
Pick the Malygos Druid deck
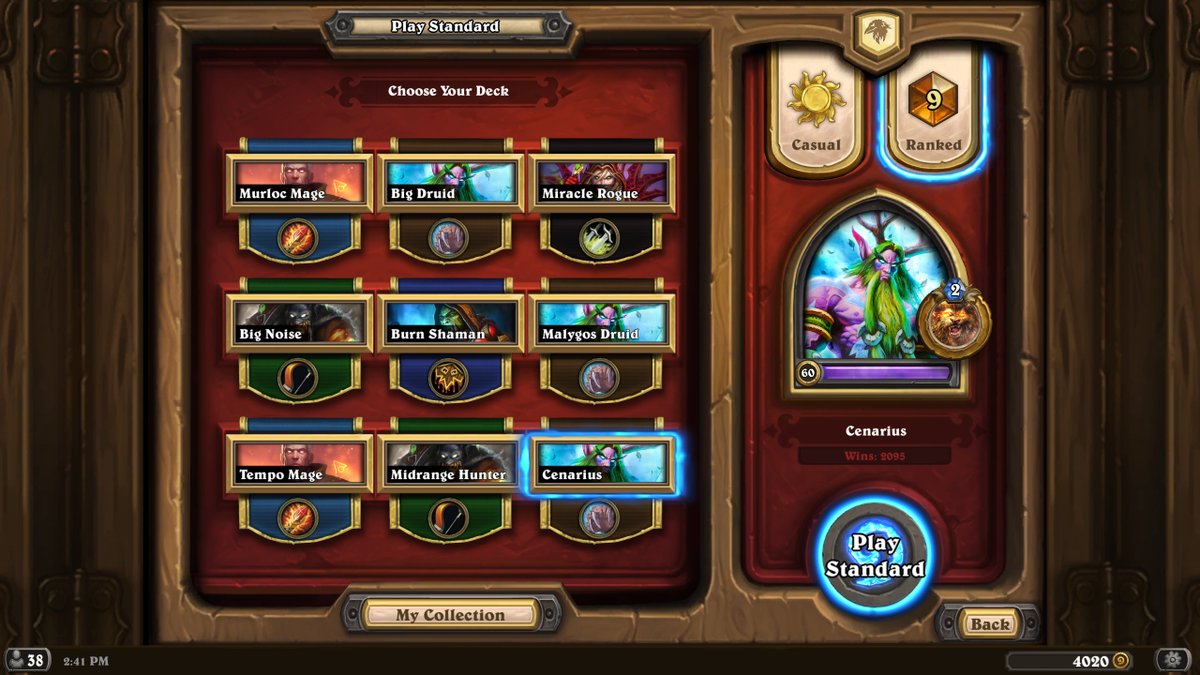click(601, 323)
